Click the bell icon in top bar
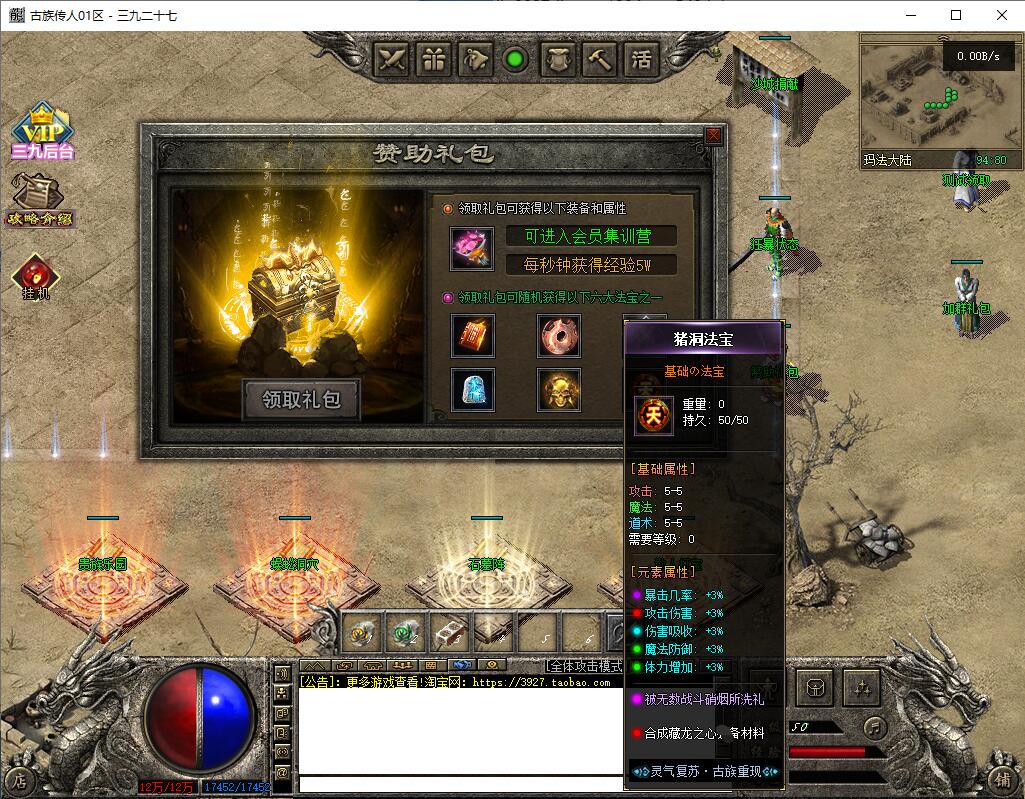 point(476,59)
